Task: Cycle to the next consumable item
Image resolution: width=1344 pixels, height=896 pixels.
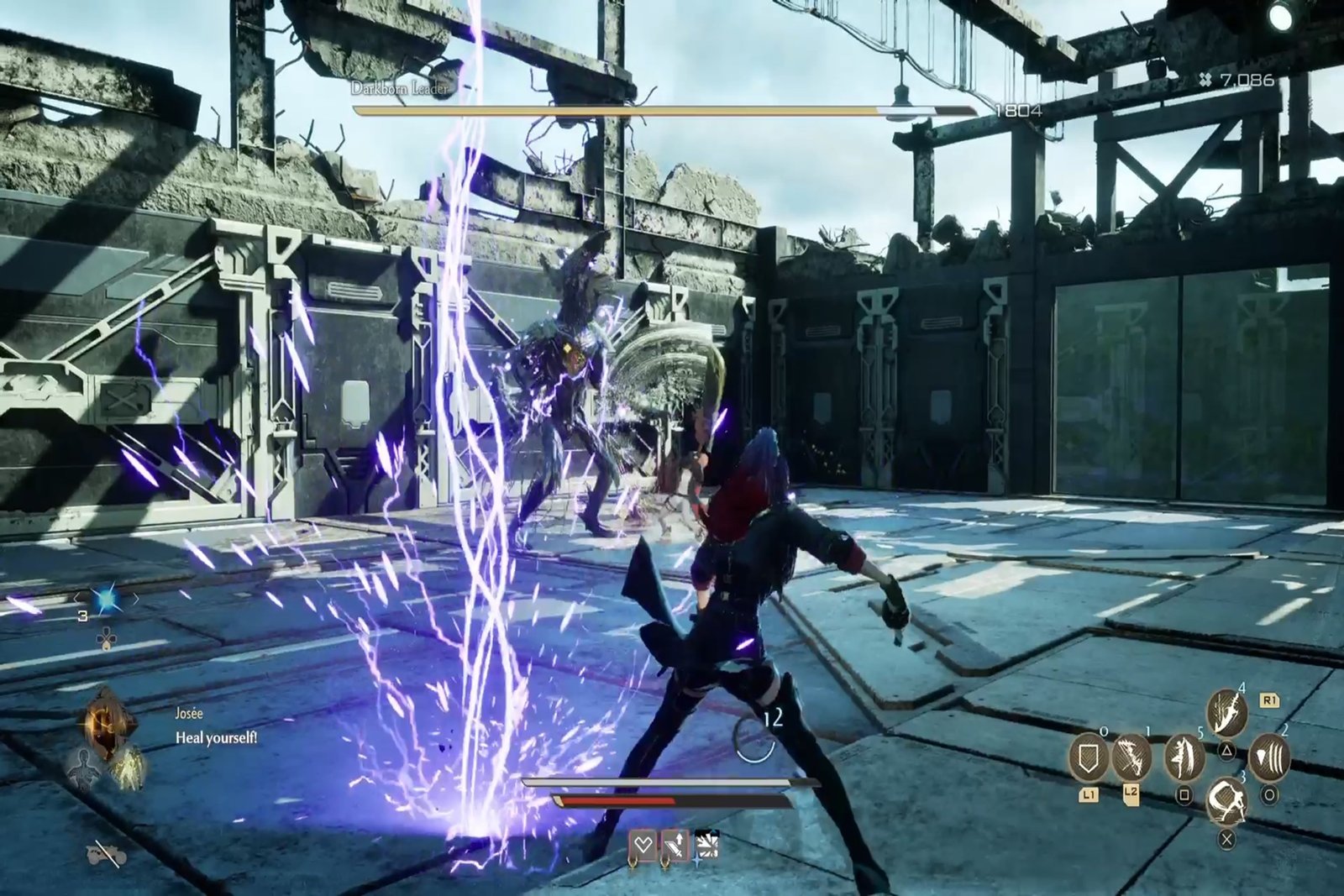Action: (x=137, y=599)
